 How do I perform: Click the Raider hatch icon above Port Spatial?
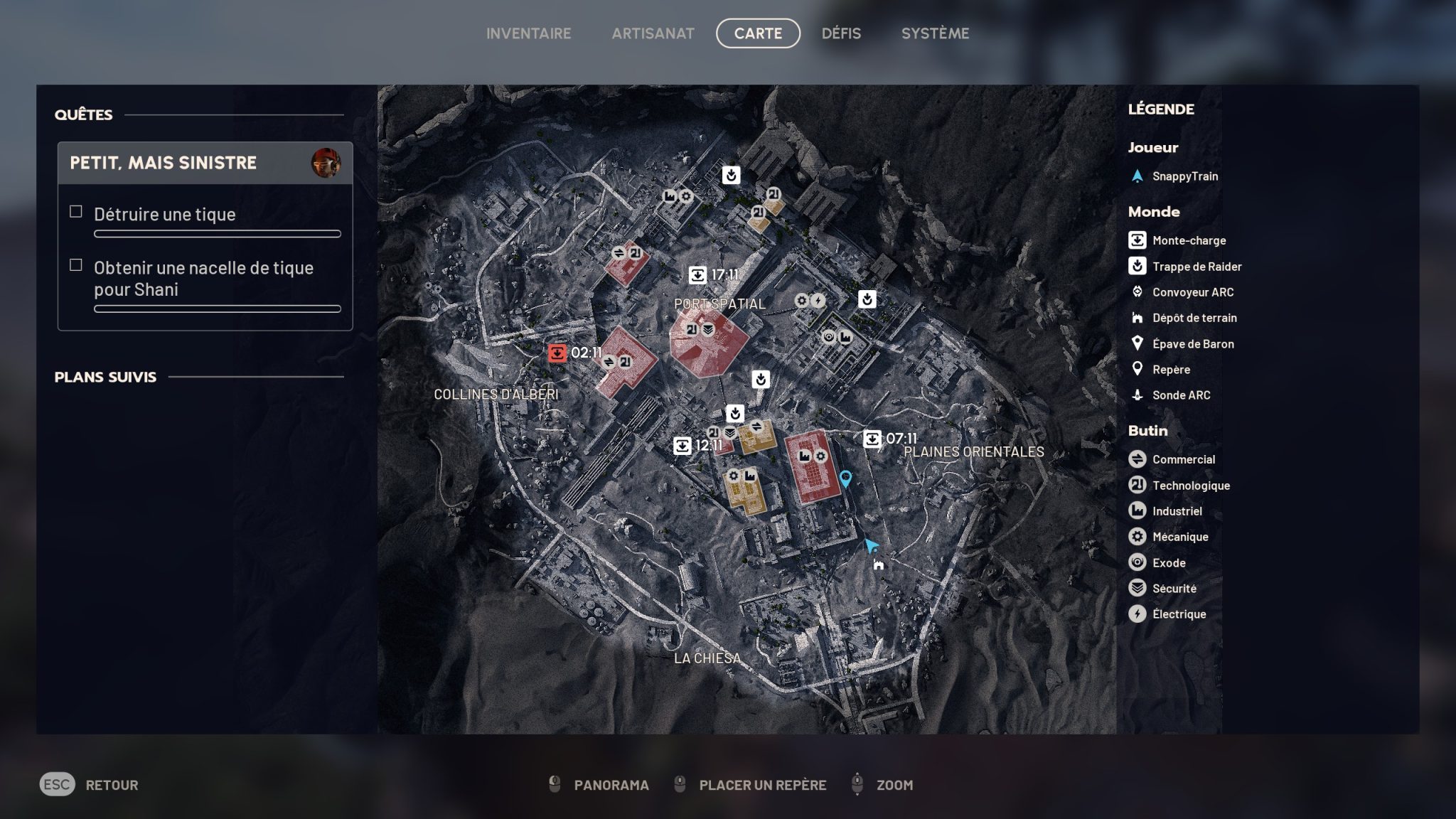coord(732,174)
